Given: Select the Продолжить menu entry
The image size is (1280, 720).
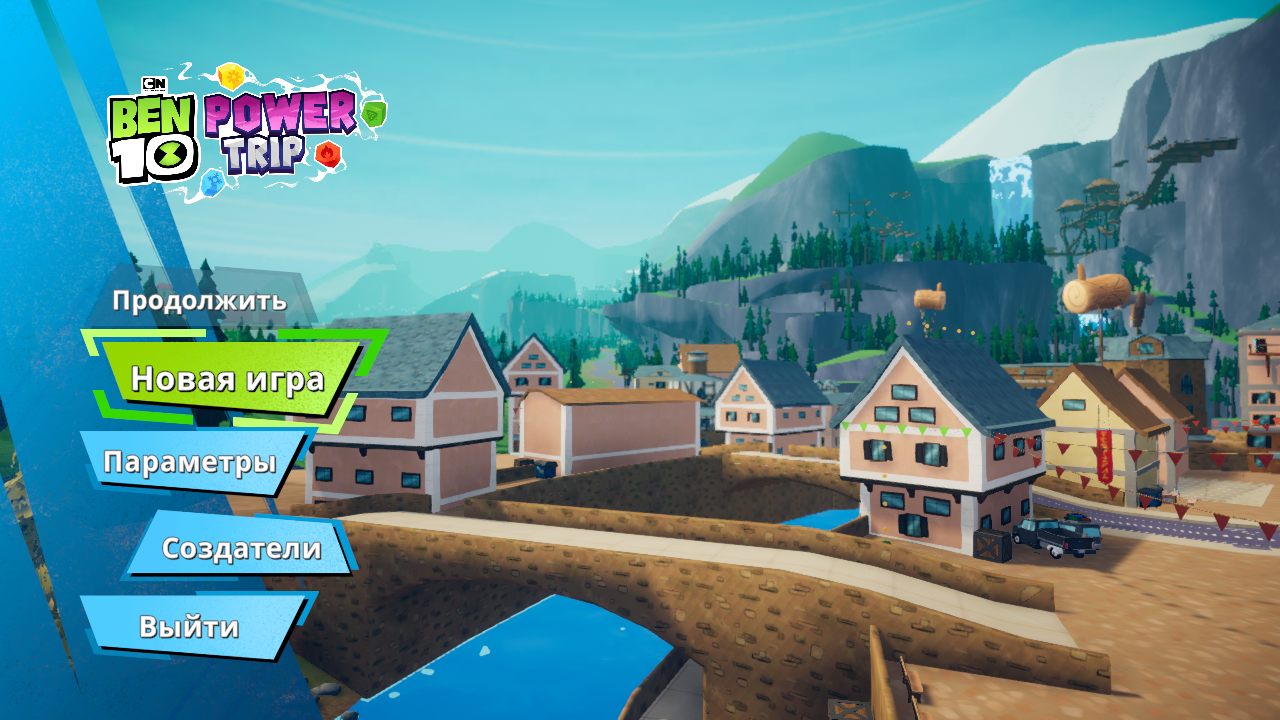Looking at the screenshot, I should click(x=199, y=300).
